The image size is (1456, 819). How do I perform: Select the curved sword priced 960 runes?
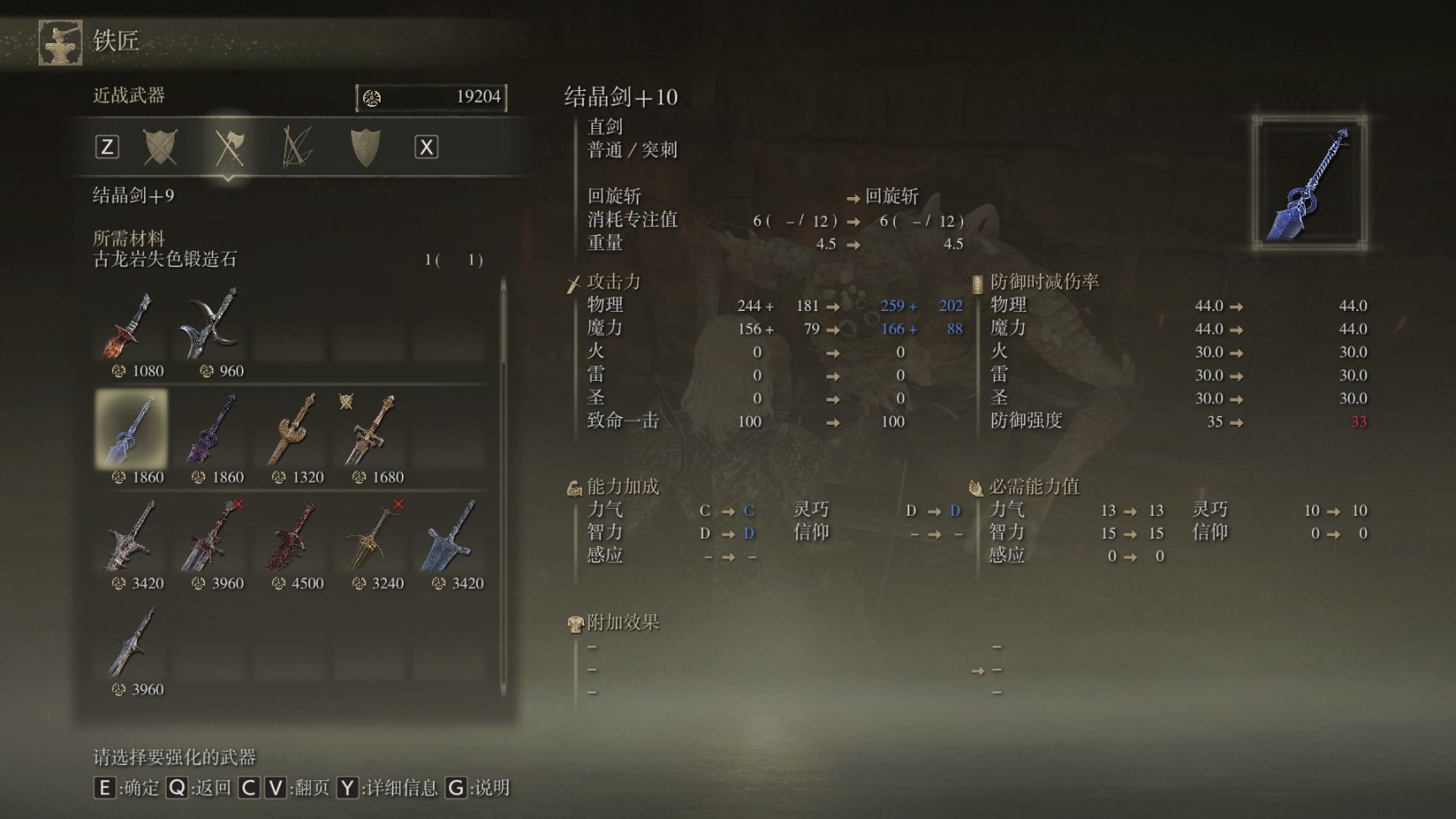[211, 324]
